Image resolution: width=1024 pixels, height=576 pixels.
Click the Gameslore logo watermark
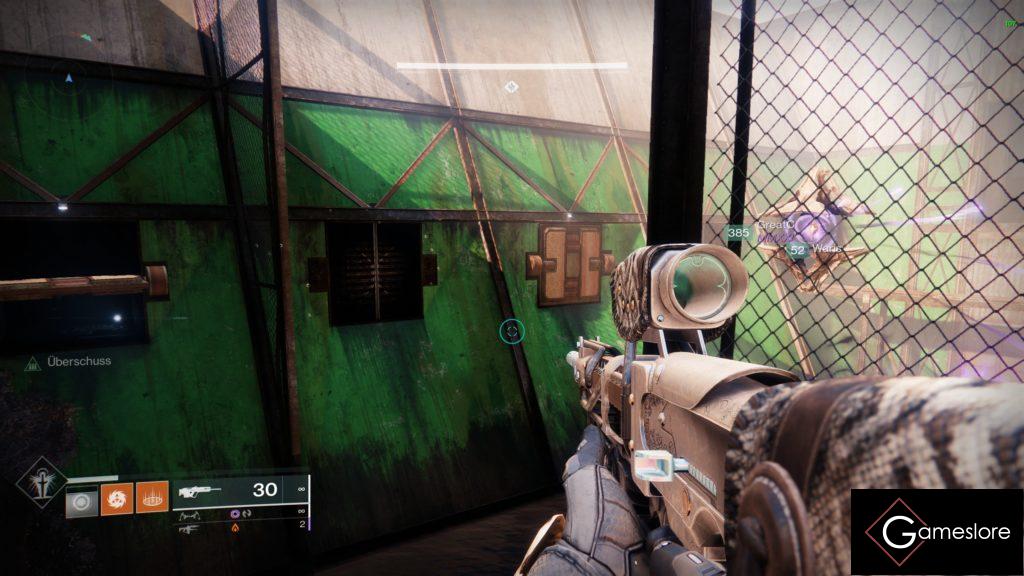(x=936, y=532)
